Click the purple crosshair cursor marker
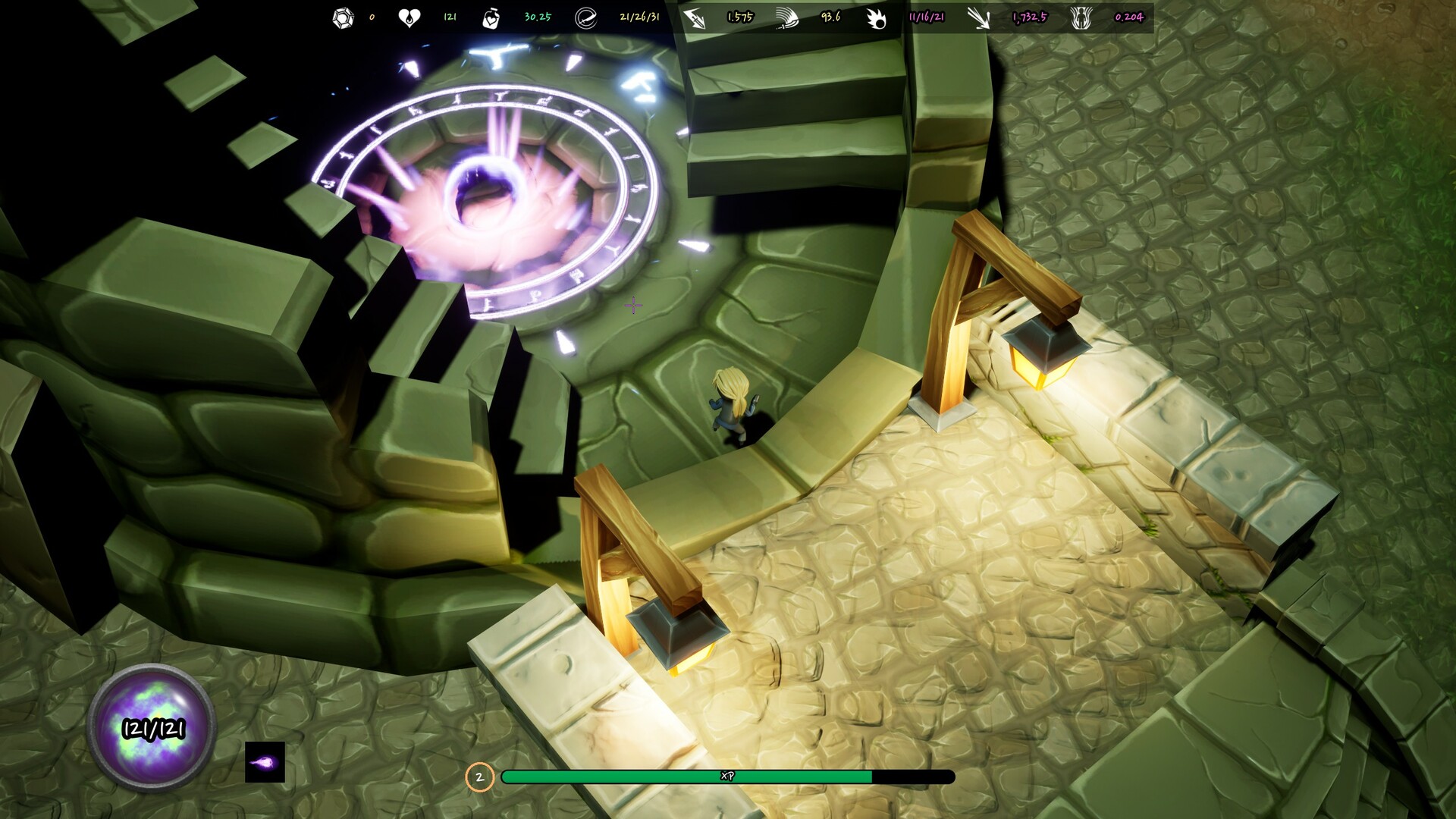 [634, 306]
